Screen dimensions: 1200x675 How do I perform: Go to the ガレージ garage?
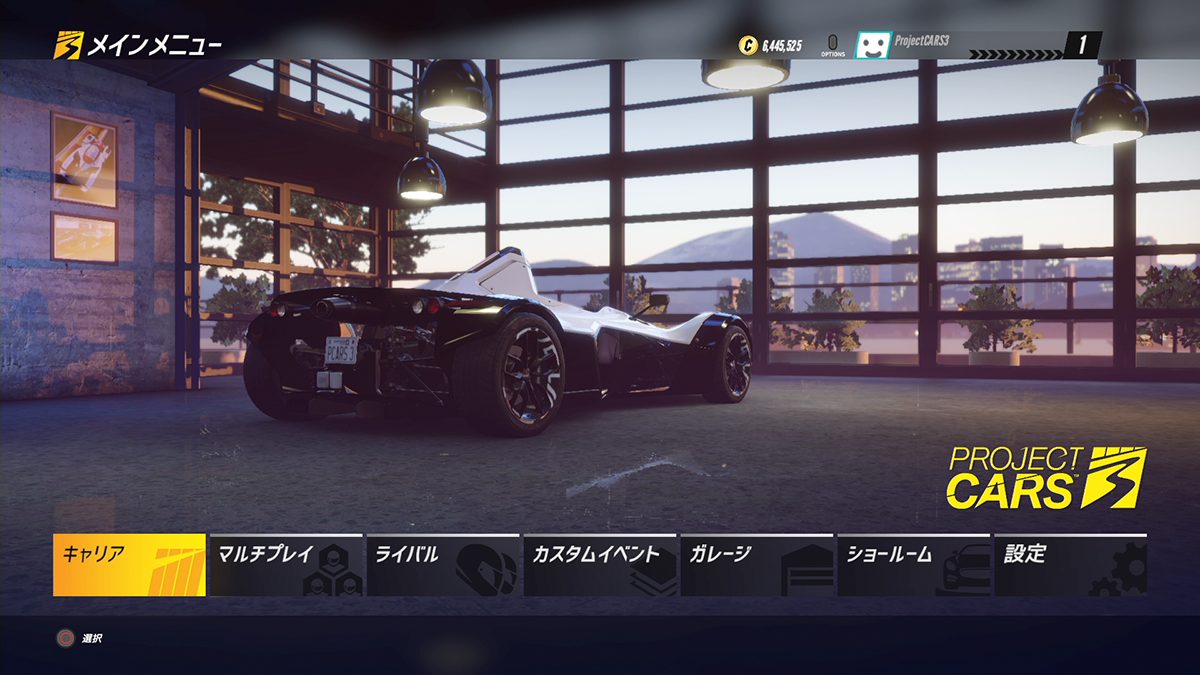(x=757, y=565)
